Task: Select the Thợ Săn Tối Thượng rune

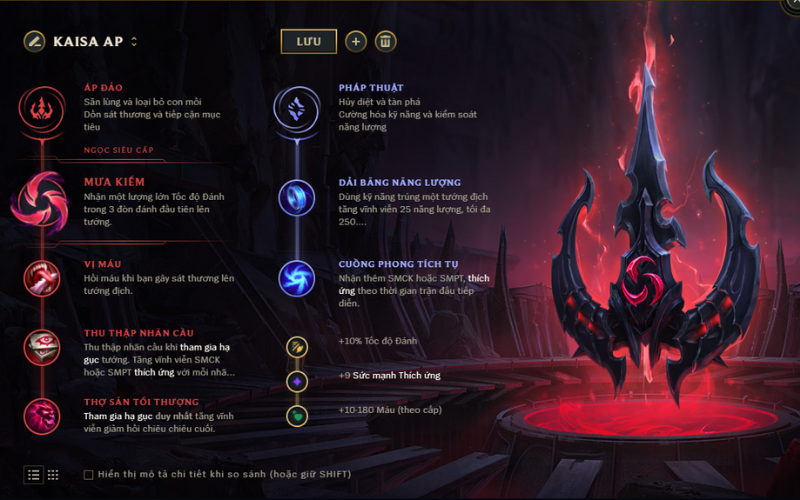Action: click(42, 414)
